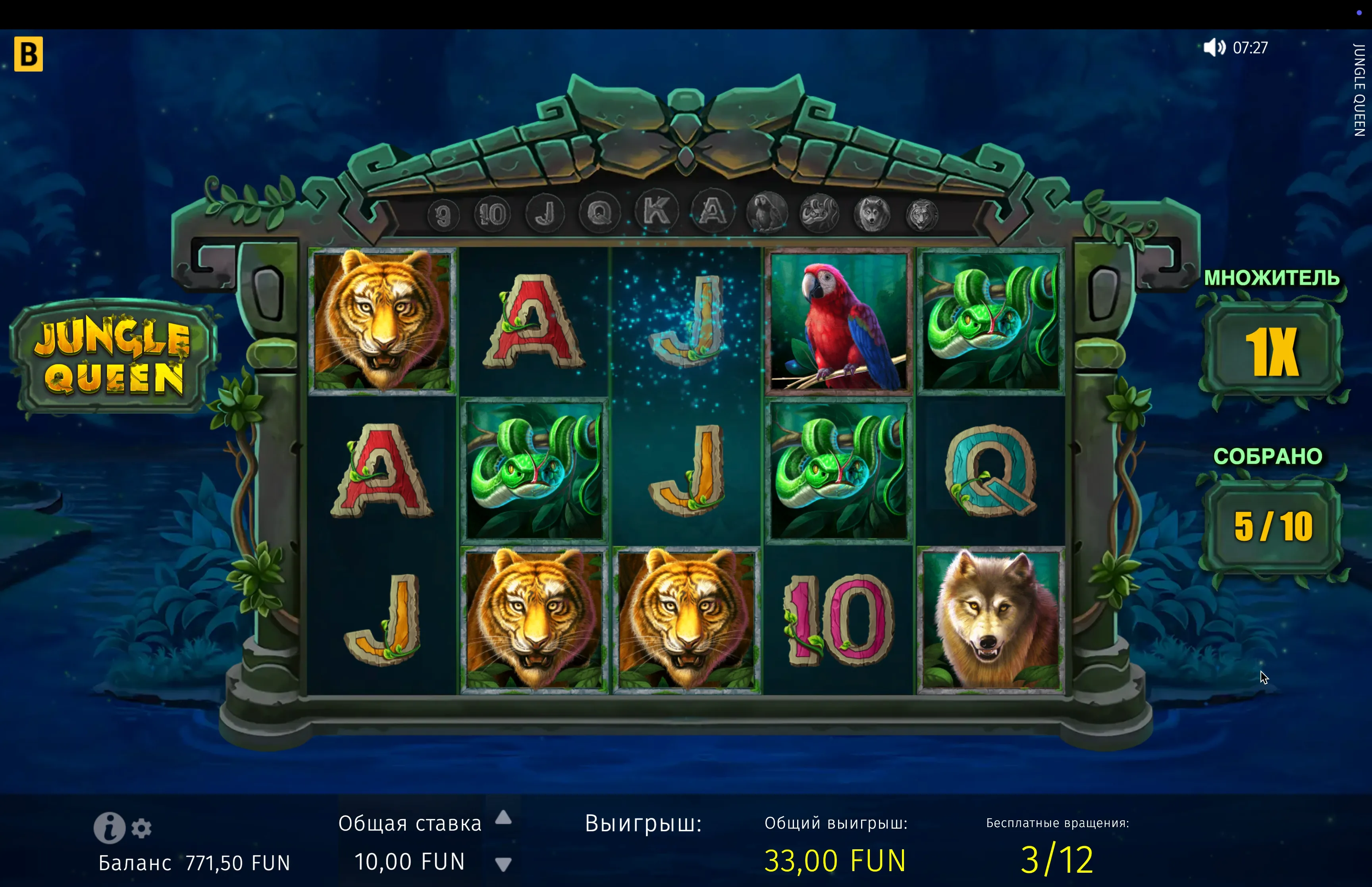1372x887 pixels.
Task: Increase the total bet with up arrow
Action: [503, 817]
